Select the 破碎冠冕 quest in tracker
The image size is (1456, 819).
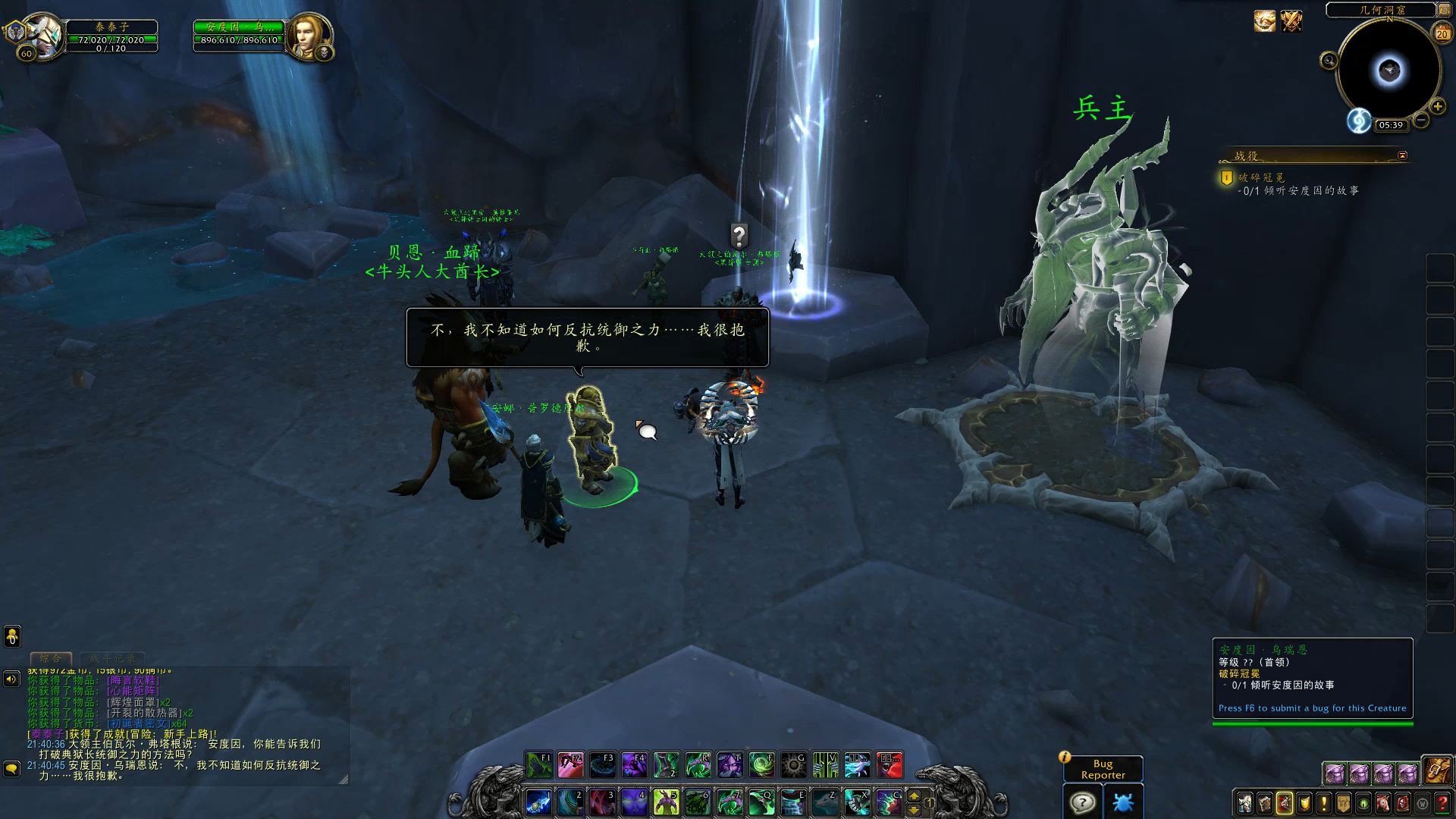[x=1261, y=177]
